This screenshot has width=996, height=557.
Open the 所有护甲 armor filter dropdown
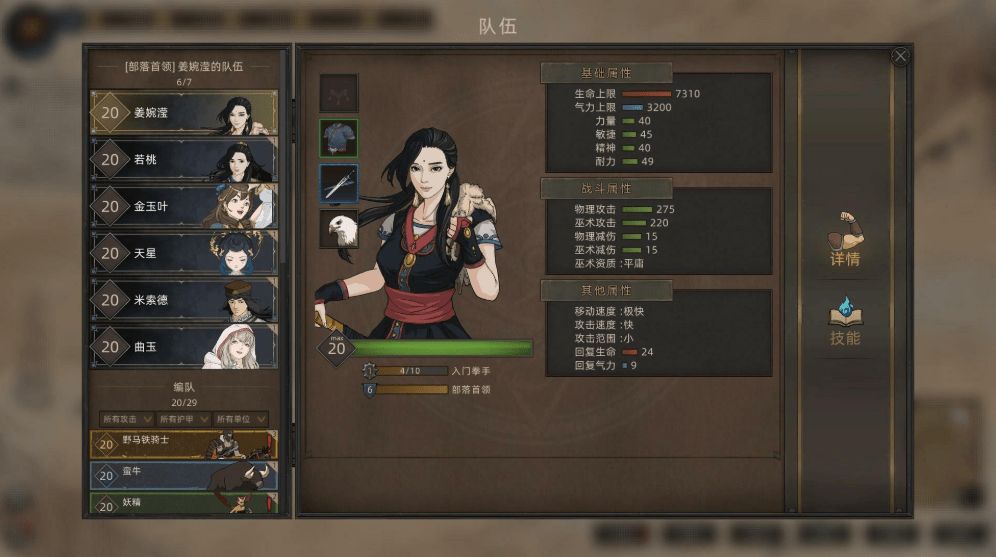tap(184, 419)
